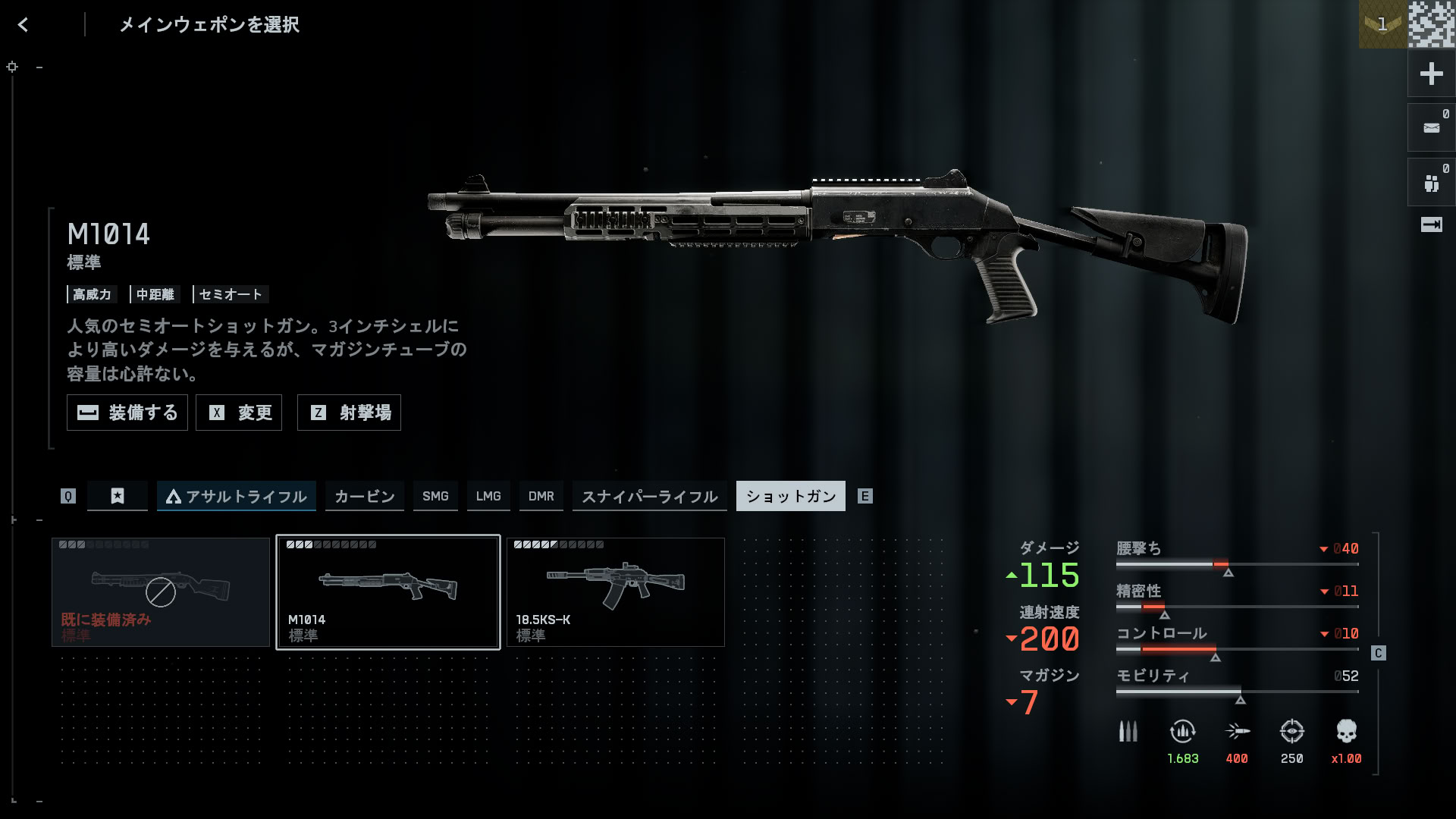
Task: Switch to the アサルトライフル tab
Action: 237,496
